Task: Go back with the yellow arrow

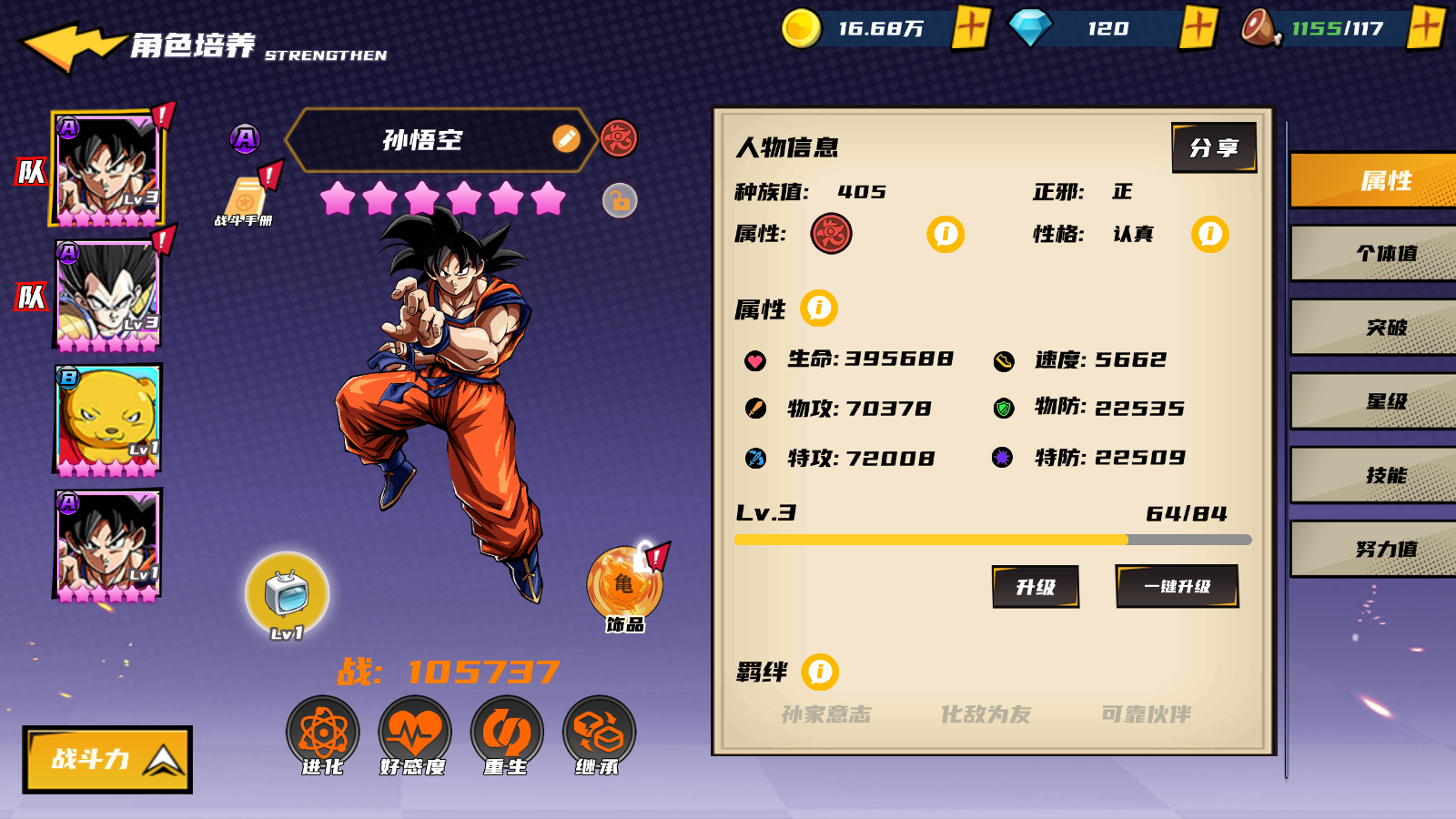Action: tap(71, 45)
